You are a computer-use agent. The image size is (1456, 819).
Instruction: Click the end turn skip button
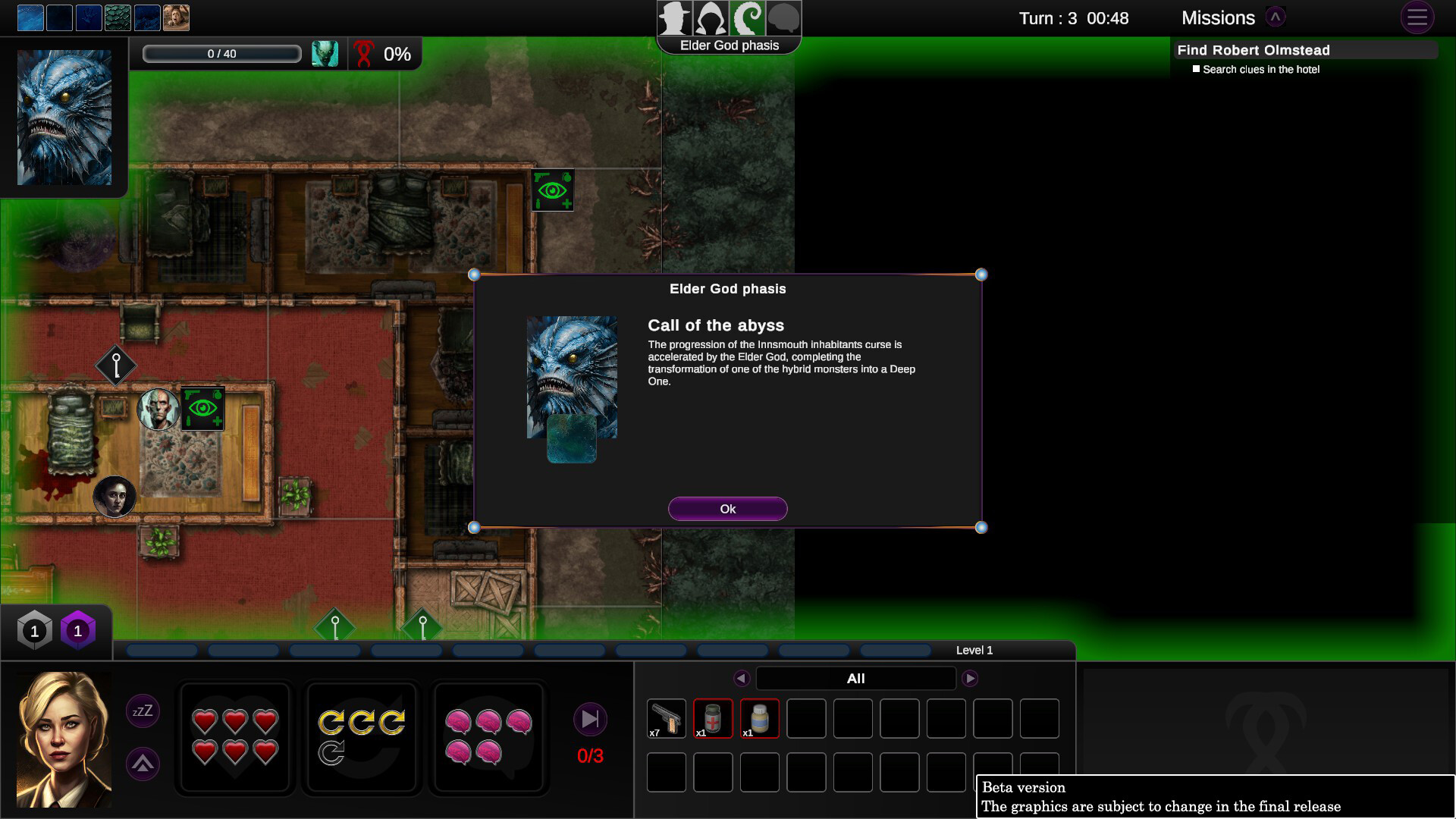(591, 719)
